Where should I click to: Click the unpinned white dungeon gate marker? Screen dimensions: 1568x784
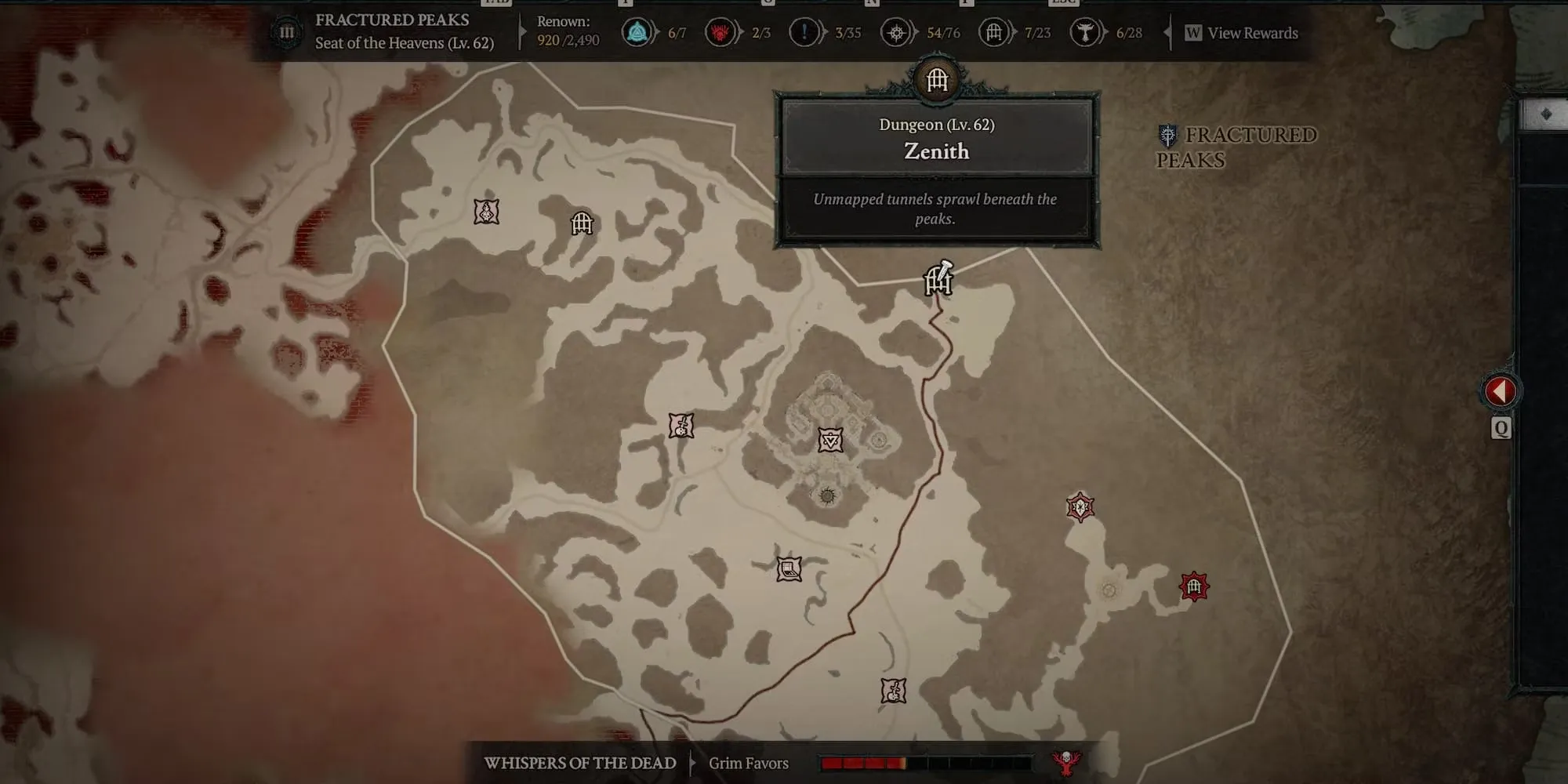[582, 224]
